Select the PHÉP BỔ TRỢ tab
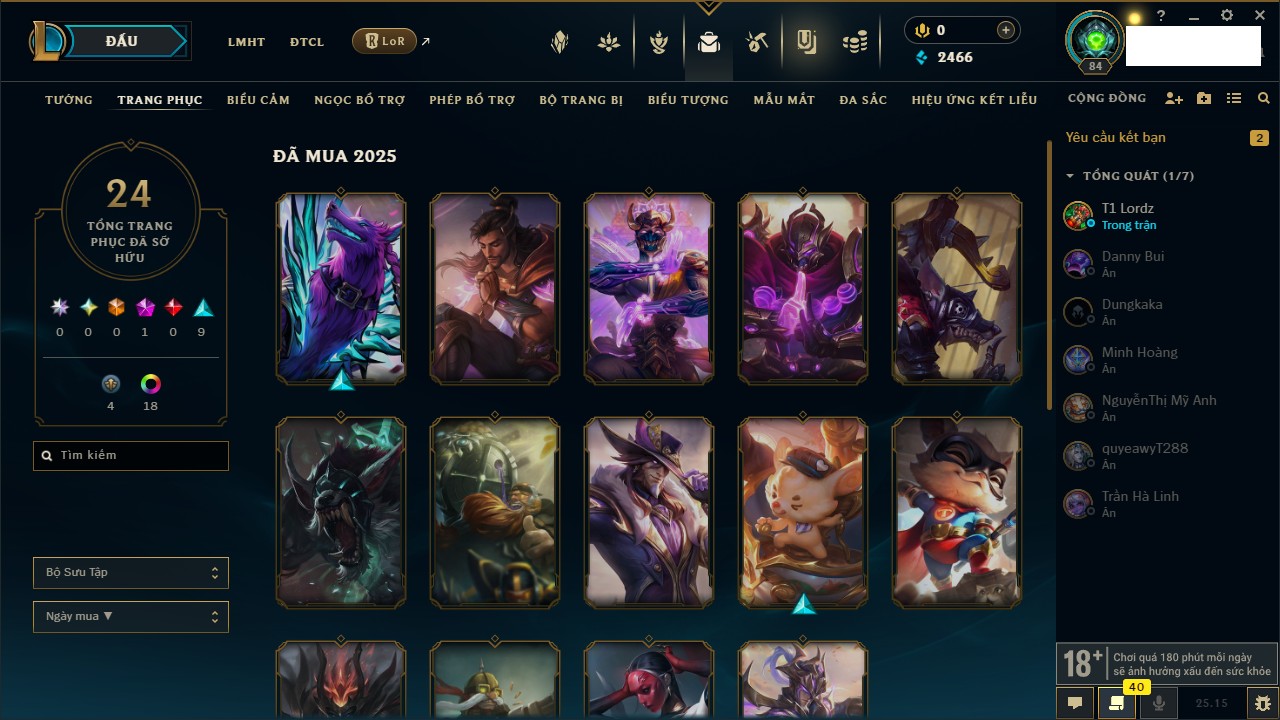 coord(472,100)
